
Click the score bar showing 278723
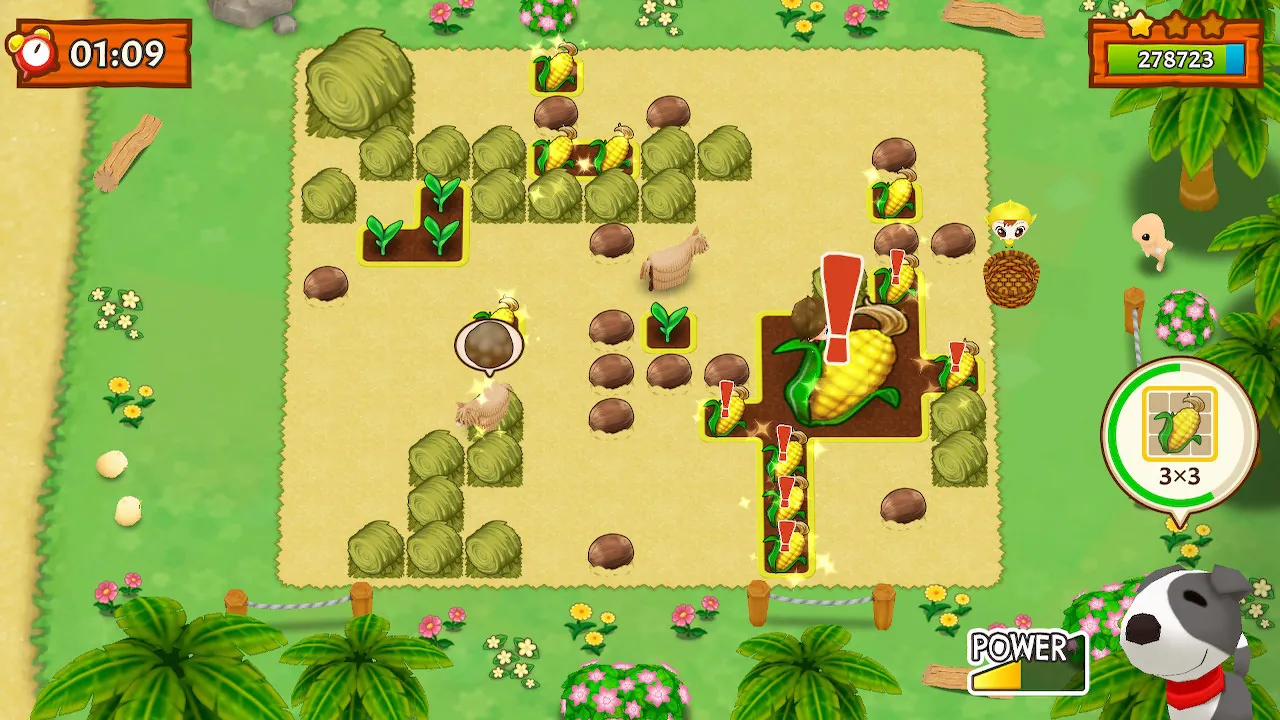pos(1175,58)
